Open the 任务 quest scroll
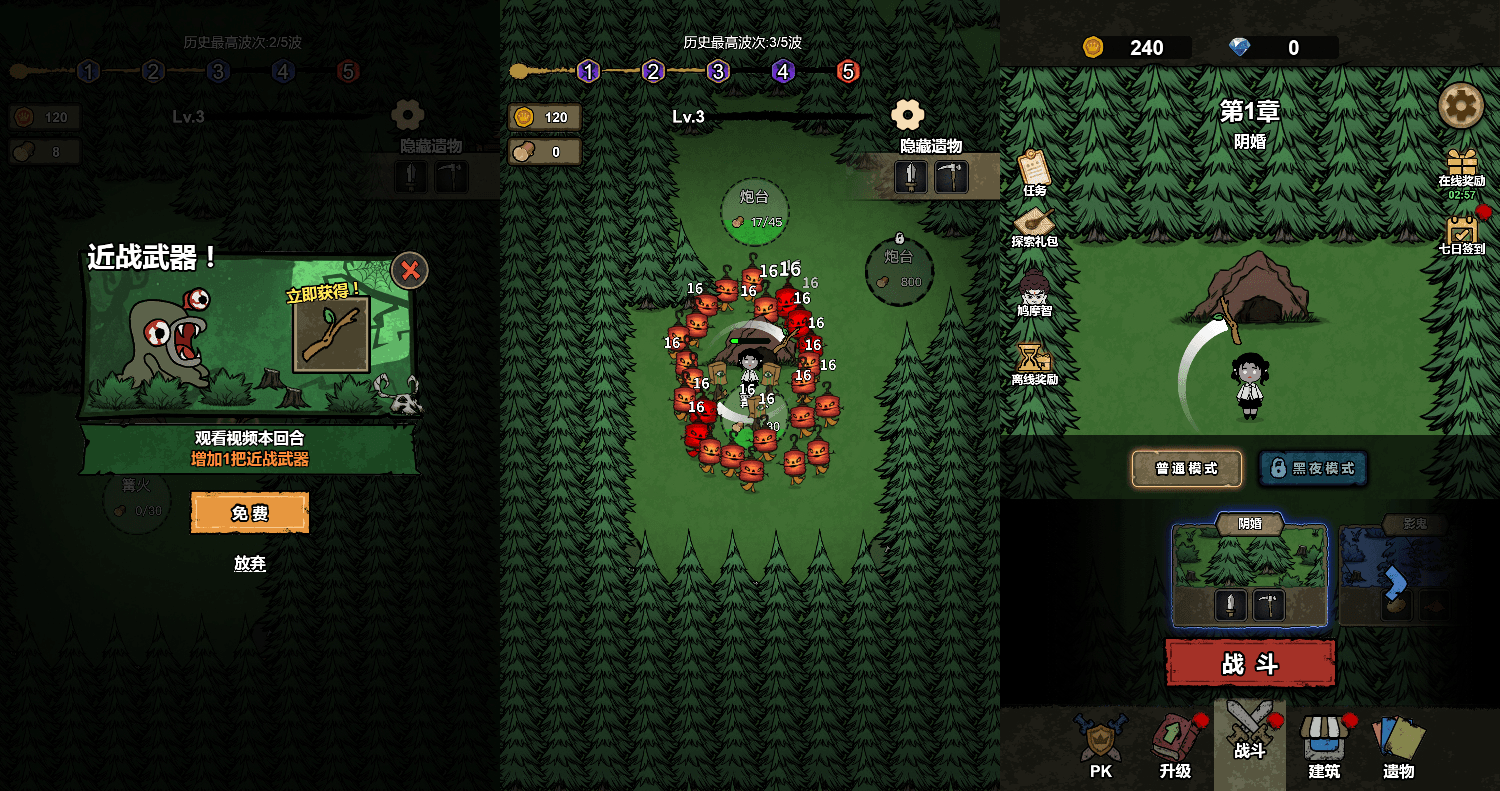 pos(1034,172)
